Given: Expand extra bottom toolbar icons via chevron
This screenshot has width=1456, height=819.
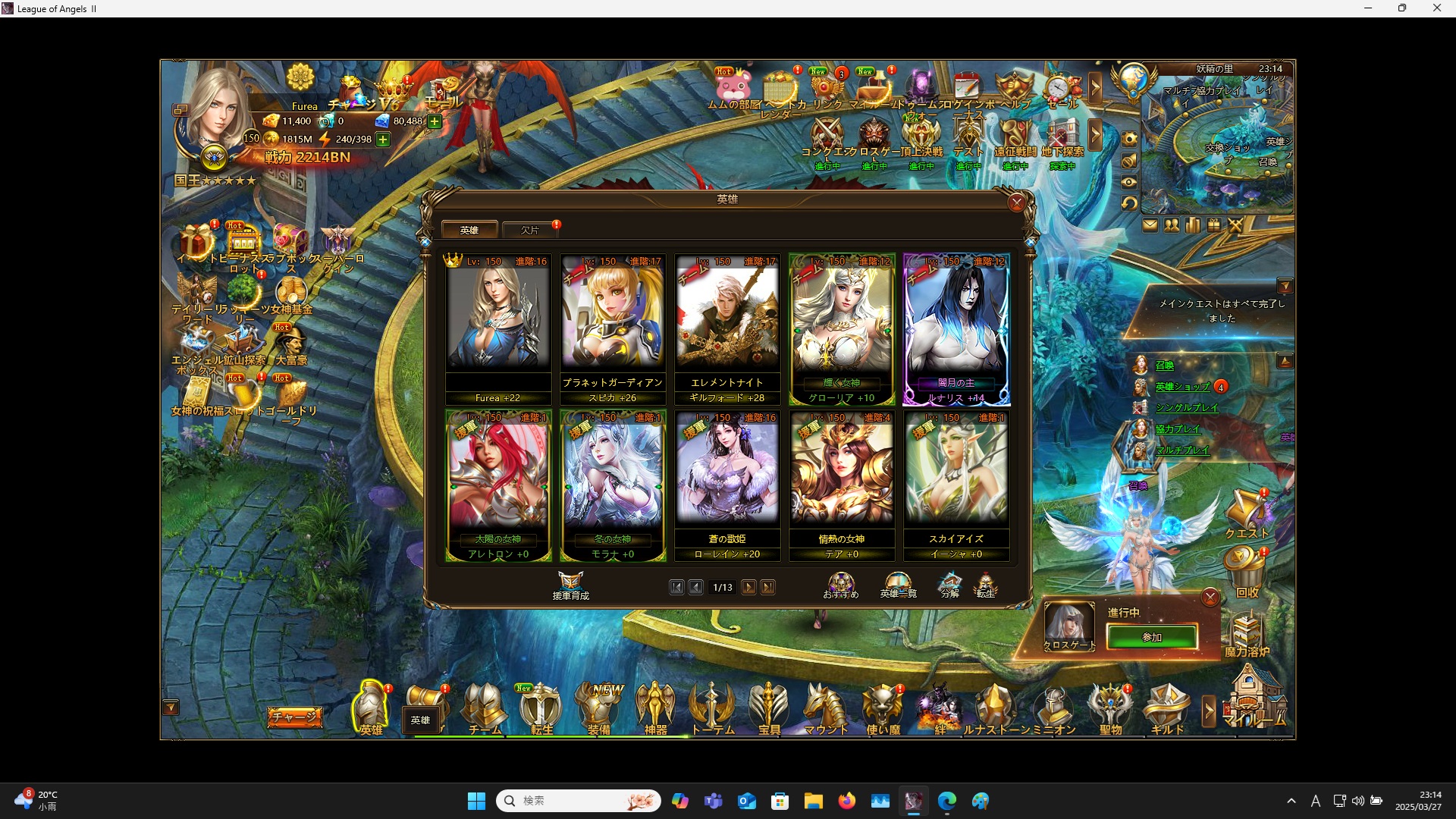Looking at the screenshot, I should (x=1208, y=708).
